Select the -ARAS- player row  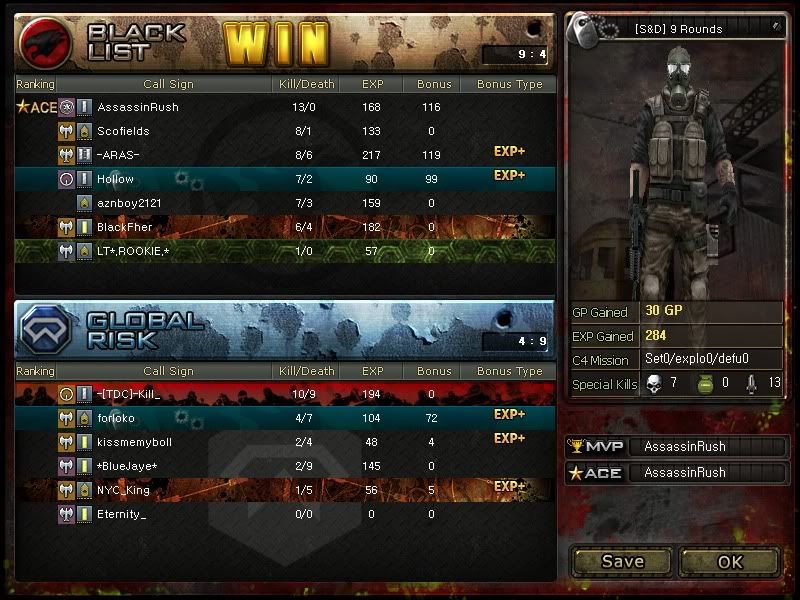pos(284,155)
